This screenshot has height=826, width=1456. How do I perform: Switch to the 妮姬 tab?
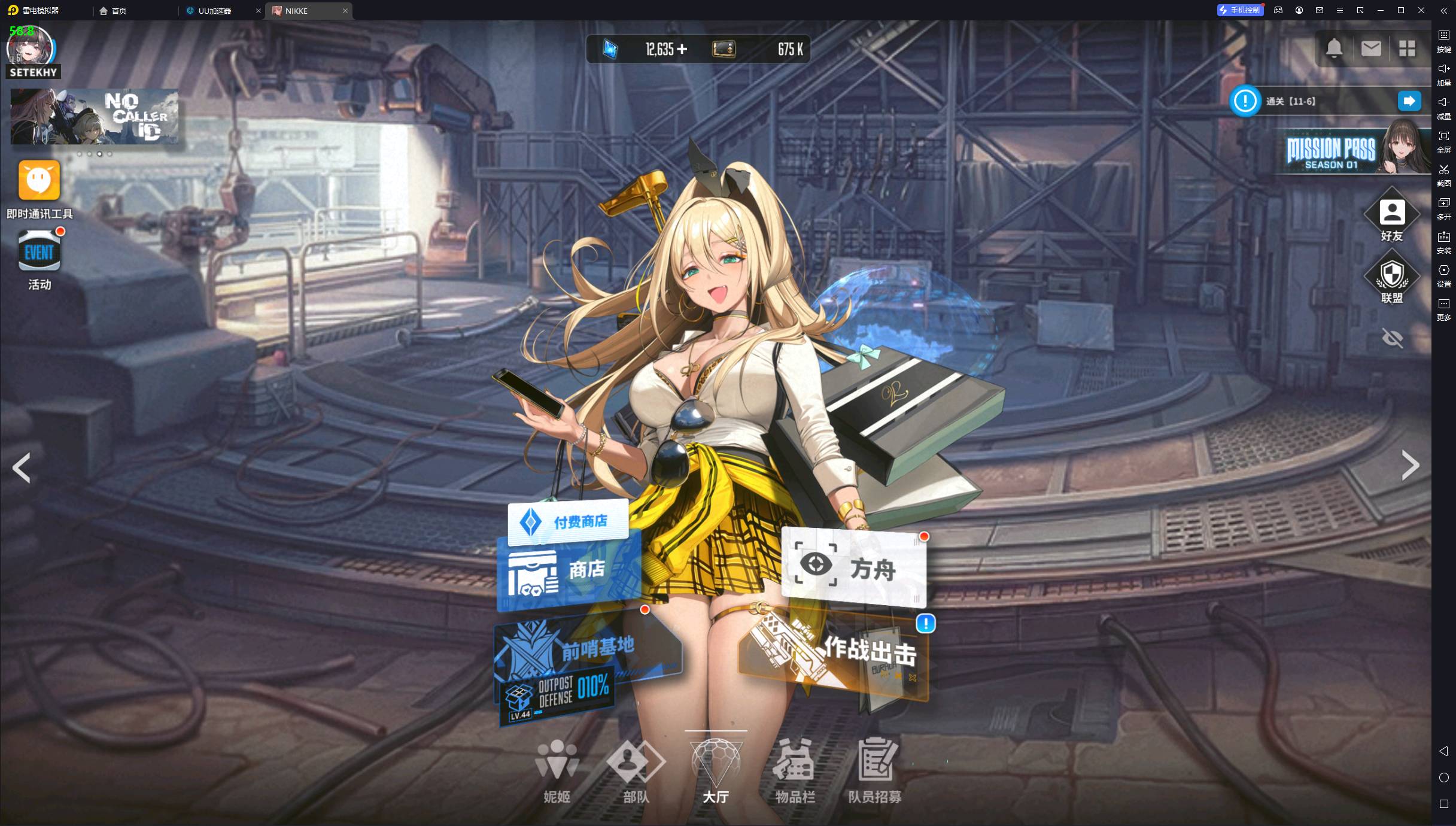tap(557, 770)
